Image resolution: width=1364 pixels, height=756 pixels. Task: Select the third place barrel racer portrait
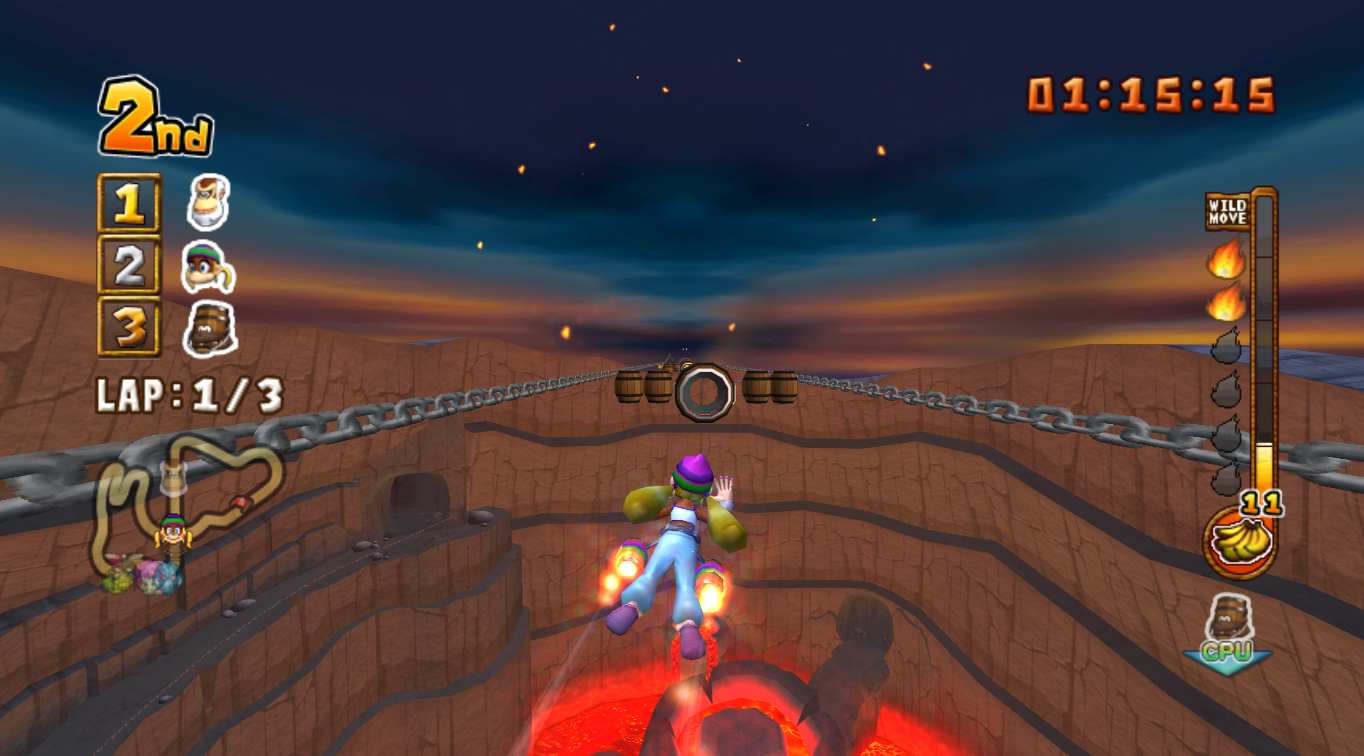point(210,328)
